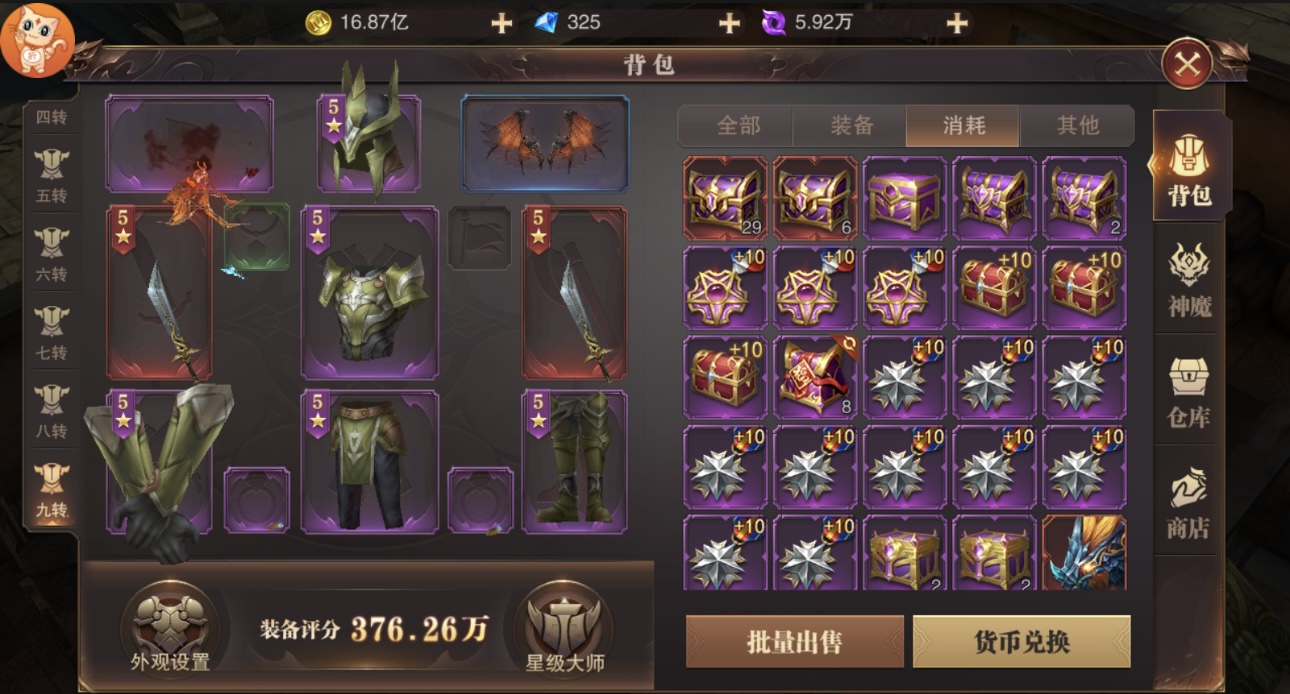
Task: Add gold coins with the plus button
Action: tap(501, 23)
